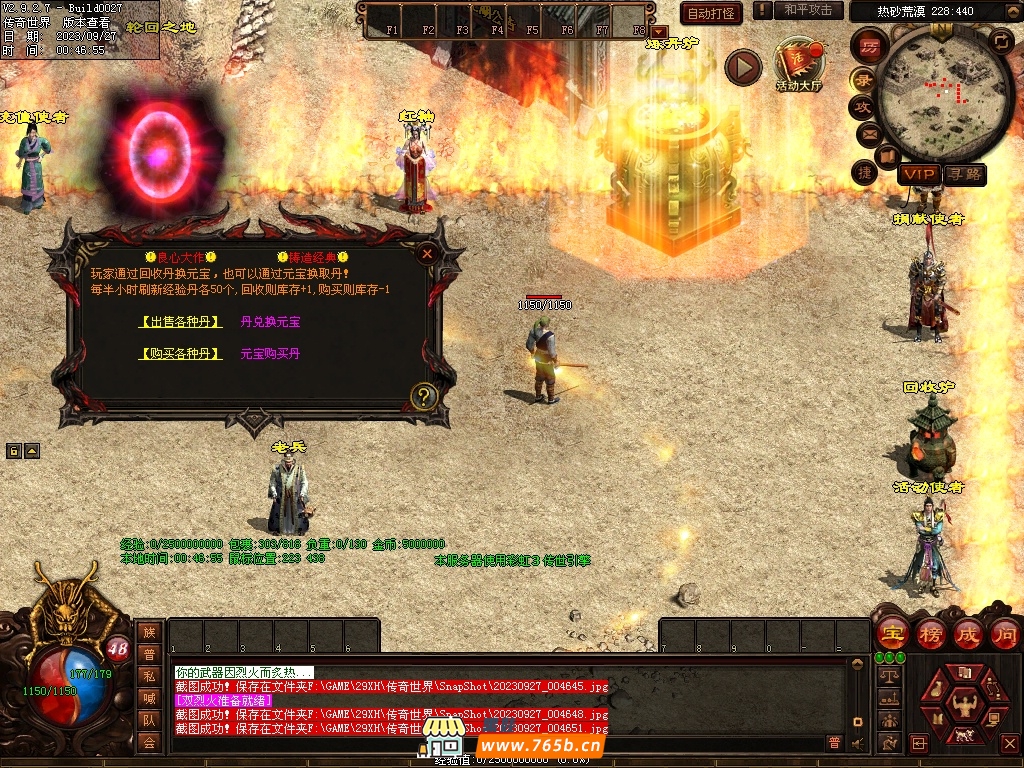Switch the 和平攻击 attack mode

(x=808, y=10)
